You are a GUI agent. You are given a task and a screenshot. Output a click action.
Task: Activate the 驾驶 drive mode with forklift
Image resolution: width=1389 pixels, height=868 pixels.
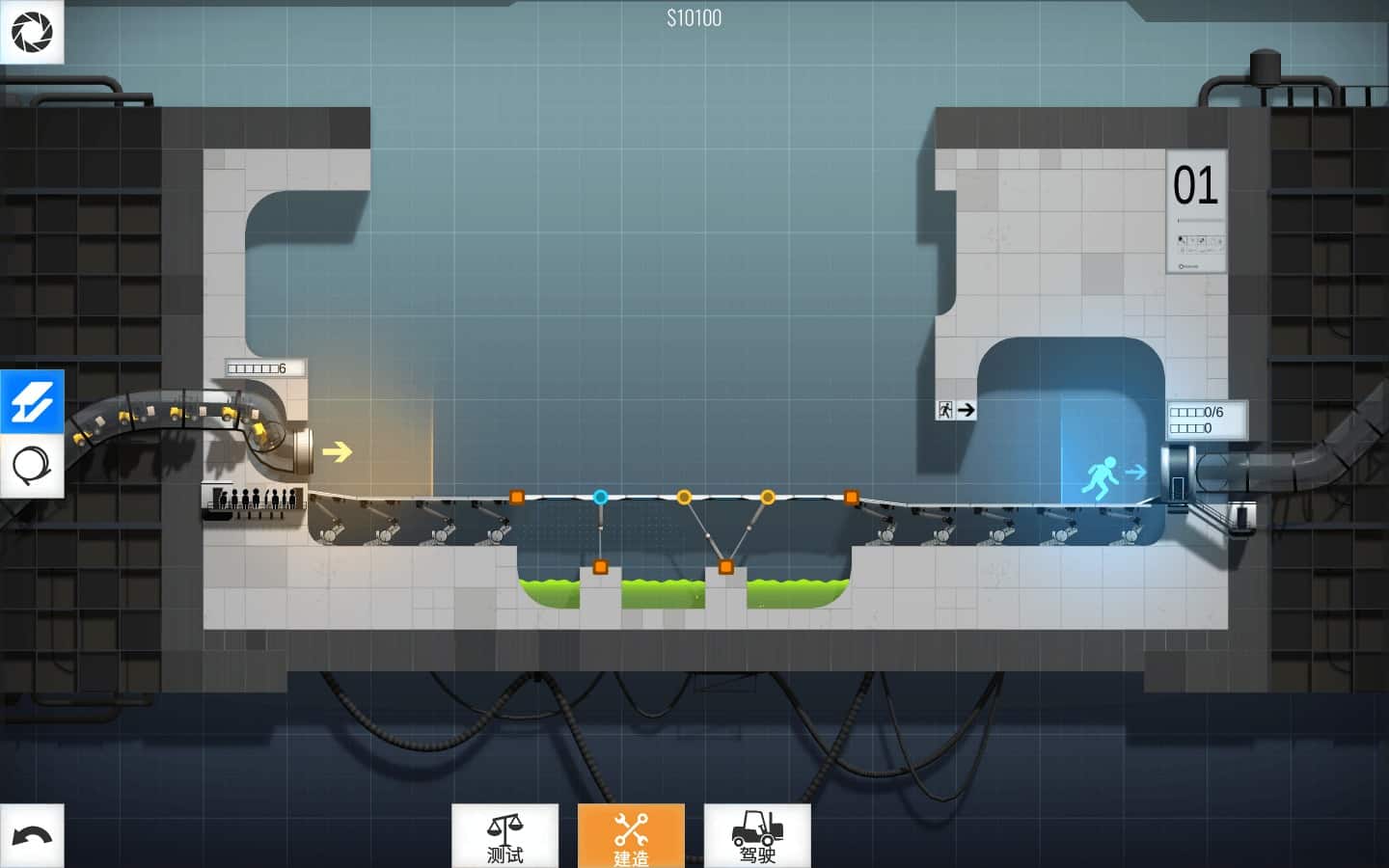[x=757, y=836]
